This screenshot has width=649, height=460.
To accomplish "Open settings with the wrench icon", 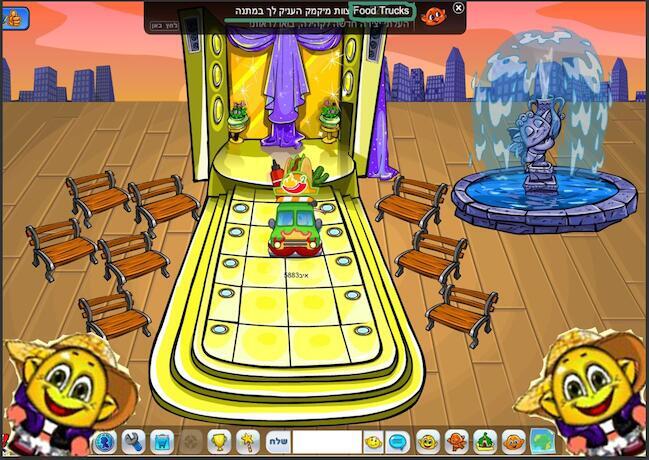I will tap(134, 441).
